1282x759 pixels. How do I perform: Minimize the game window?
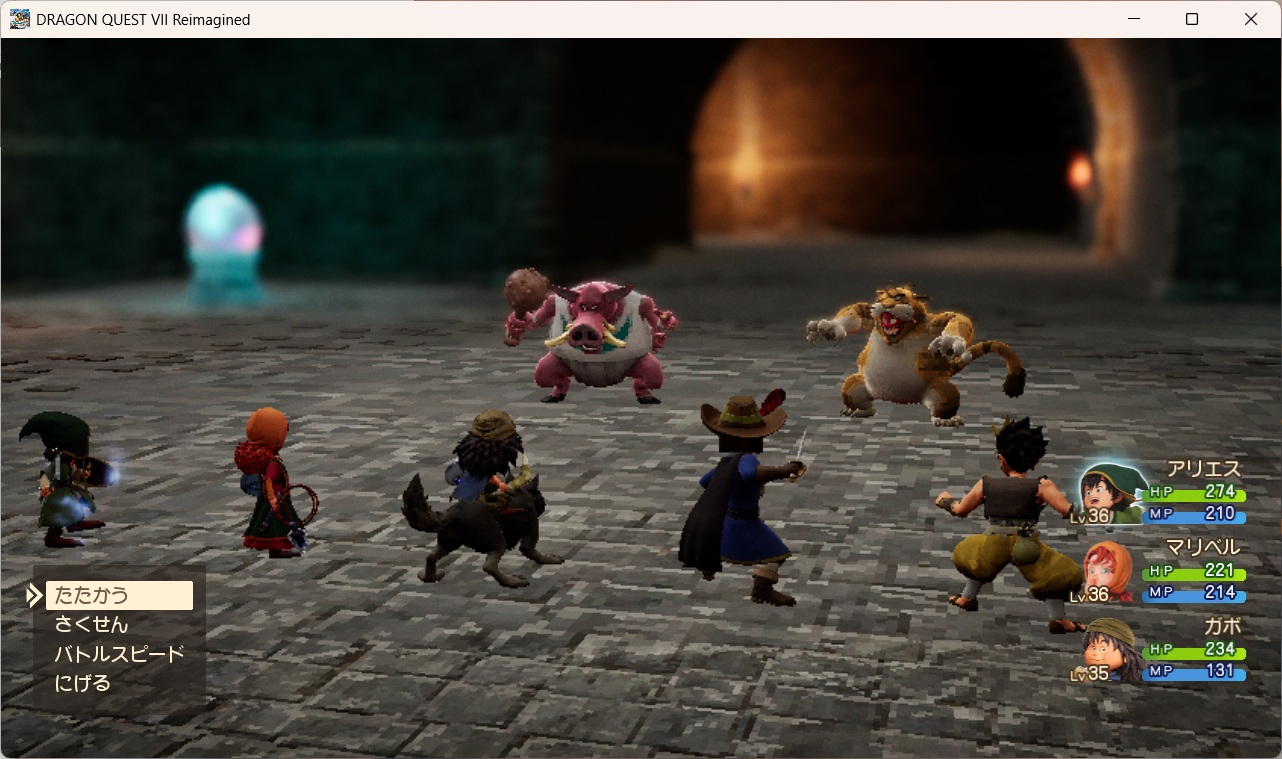pos(1134,19)
